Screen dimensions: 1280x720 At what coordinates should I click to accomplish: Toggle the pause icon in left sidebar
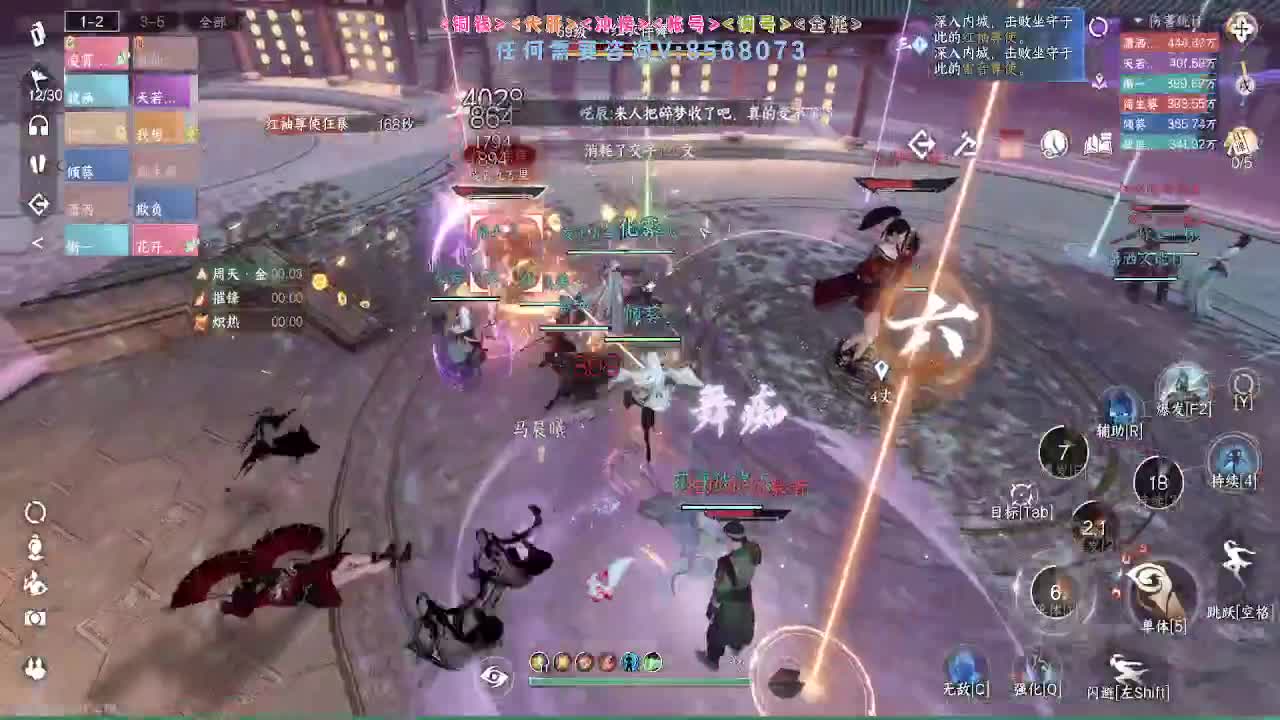coord(36,164)
